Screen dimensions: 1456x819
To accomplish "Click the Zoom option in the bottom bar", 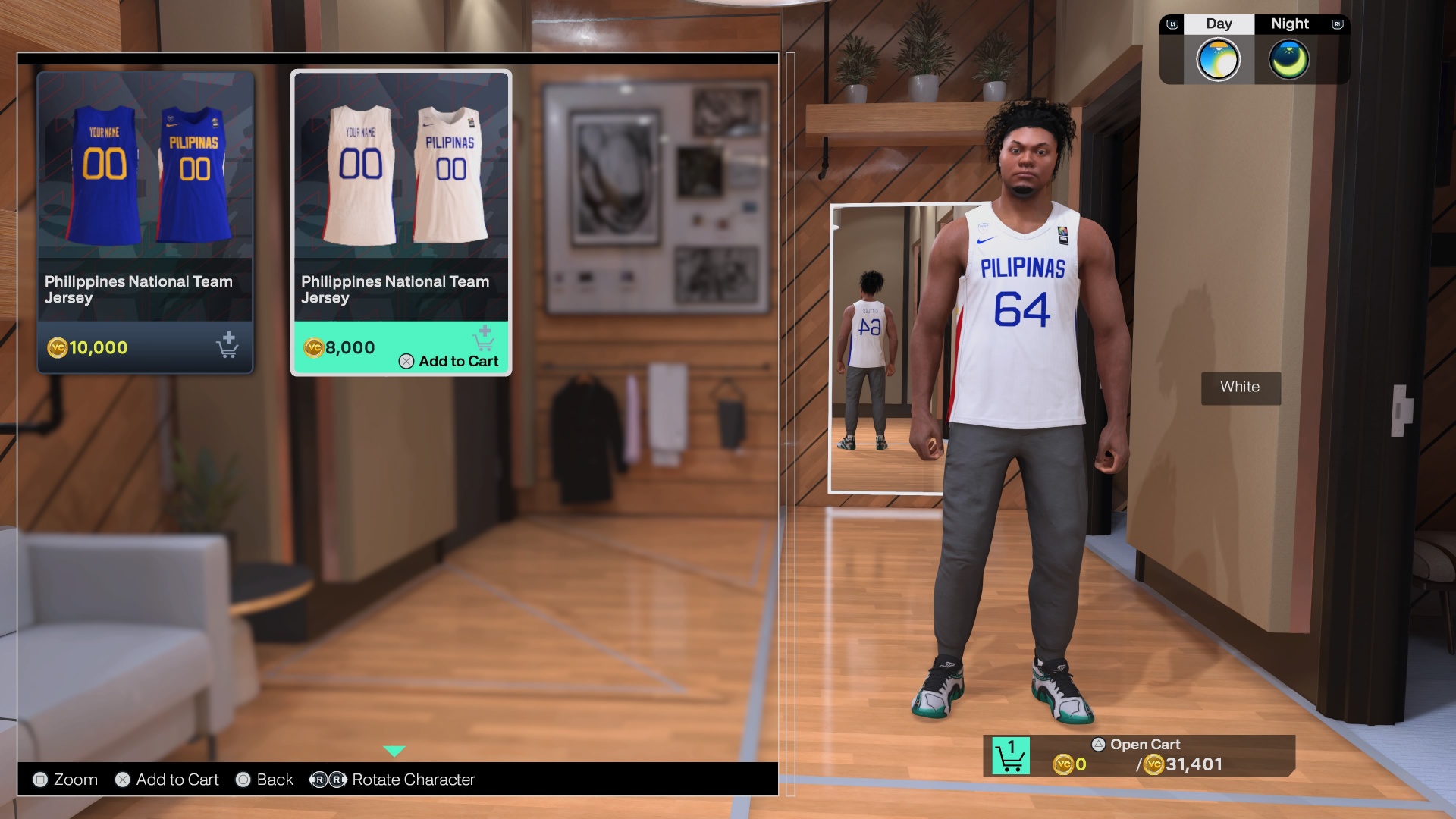I will 65,780.
